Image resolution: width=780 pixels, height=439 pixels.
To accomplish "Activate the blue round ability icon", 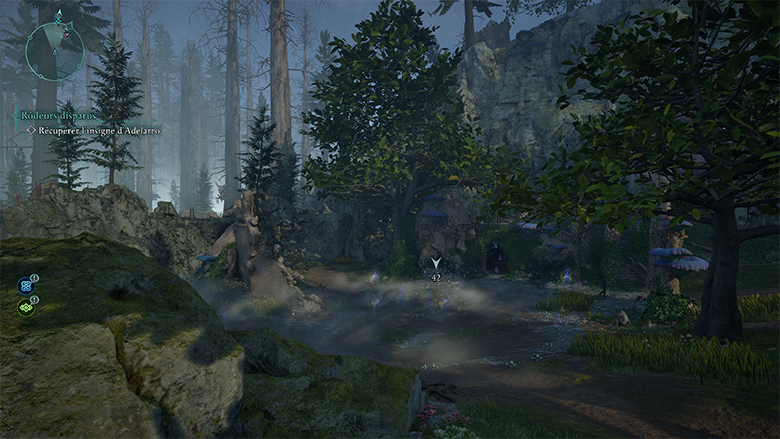I will pos(25,286).
